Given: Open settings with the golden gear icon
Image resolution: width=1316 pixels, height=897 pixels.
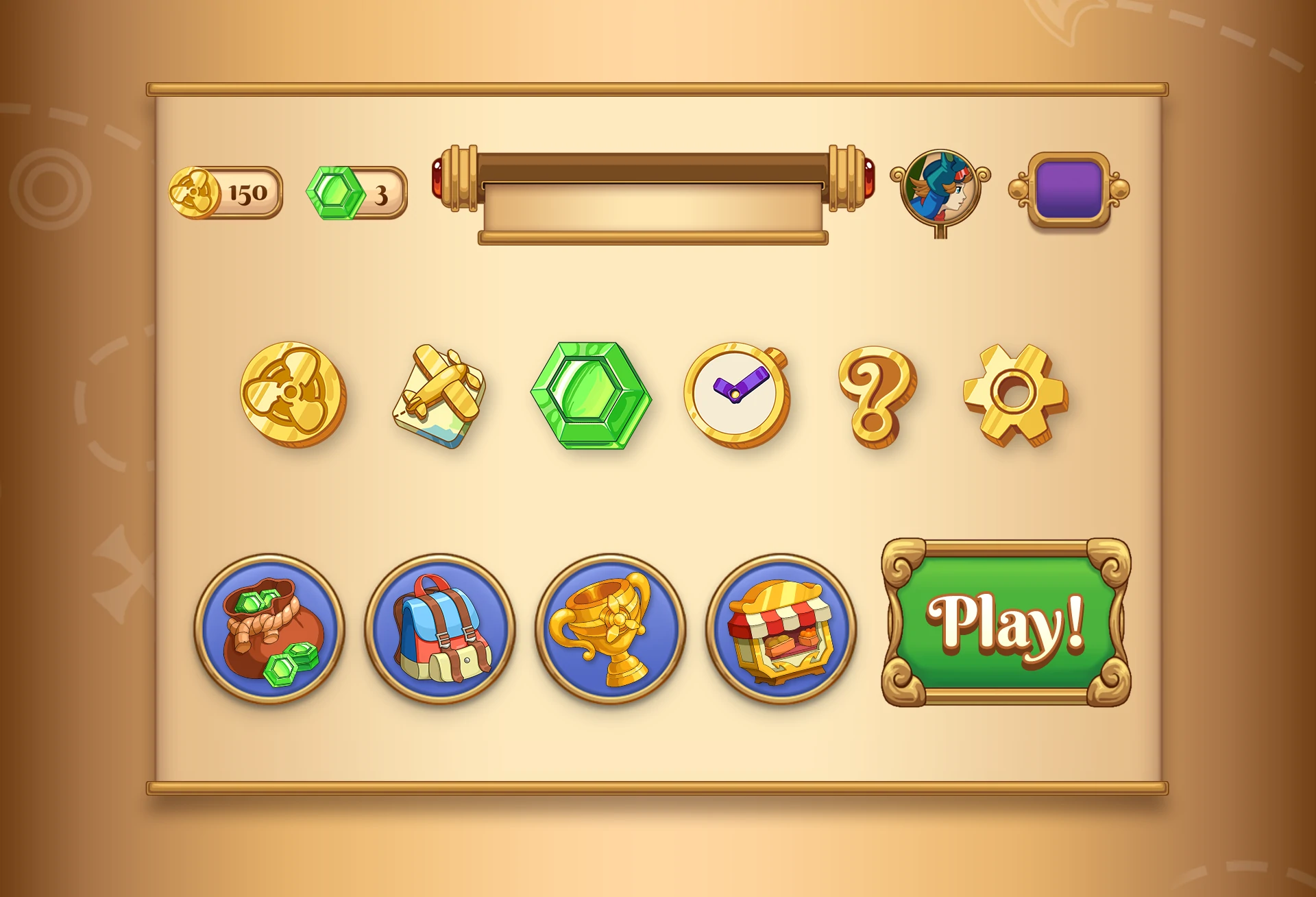Looking at the screenshot, I should 1016,394.
